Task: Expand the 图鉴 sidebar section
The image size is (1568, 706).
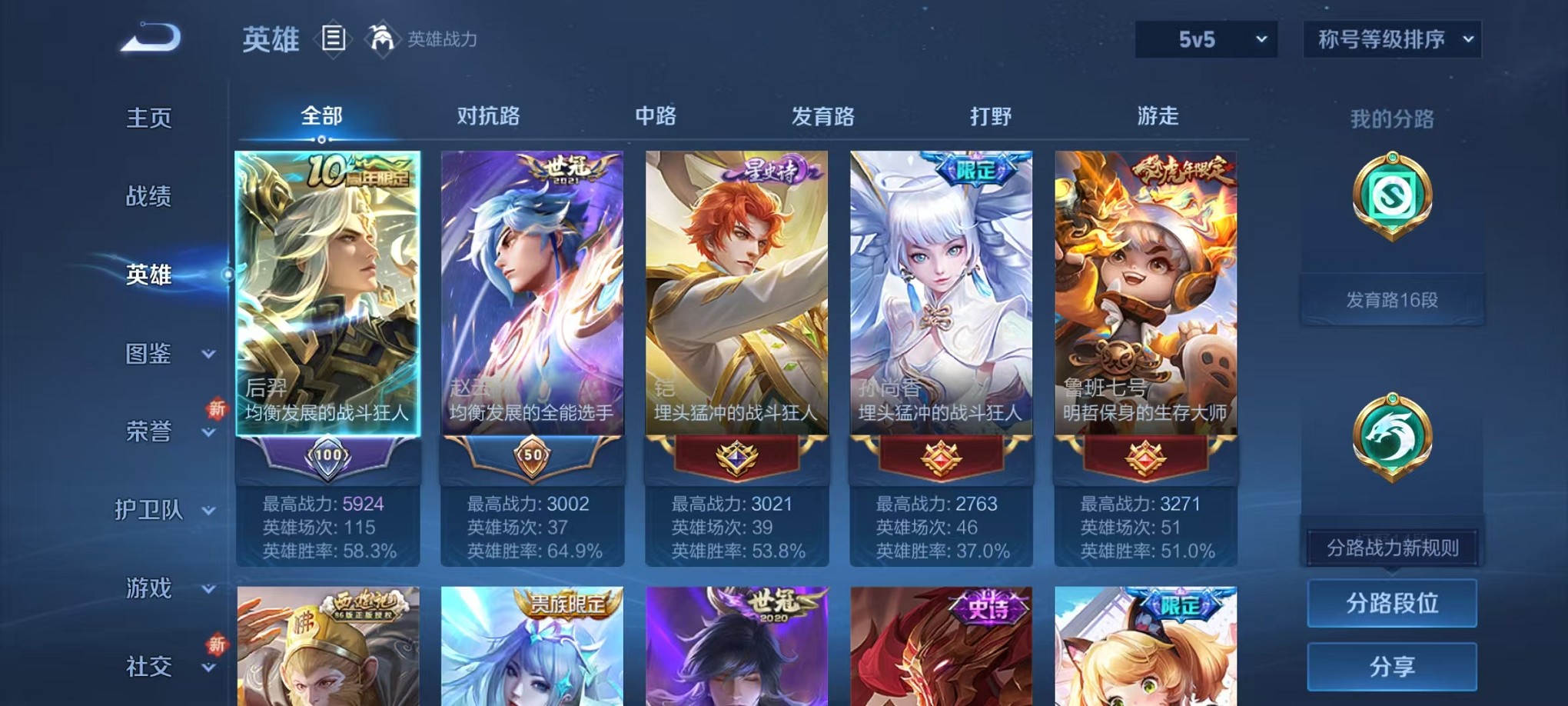Action: point(151,355)
